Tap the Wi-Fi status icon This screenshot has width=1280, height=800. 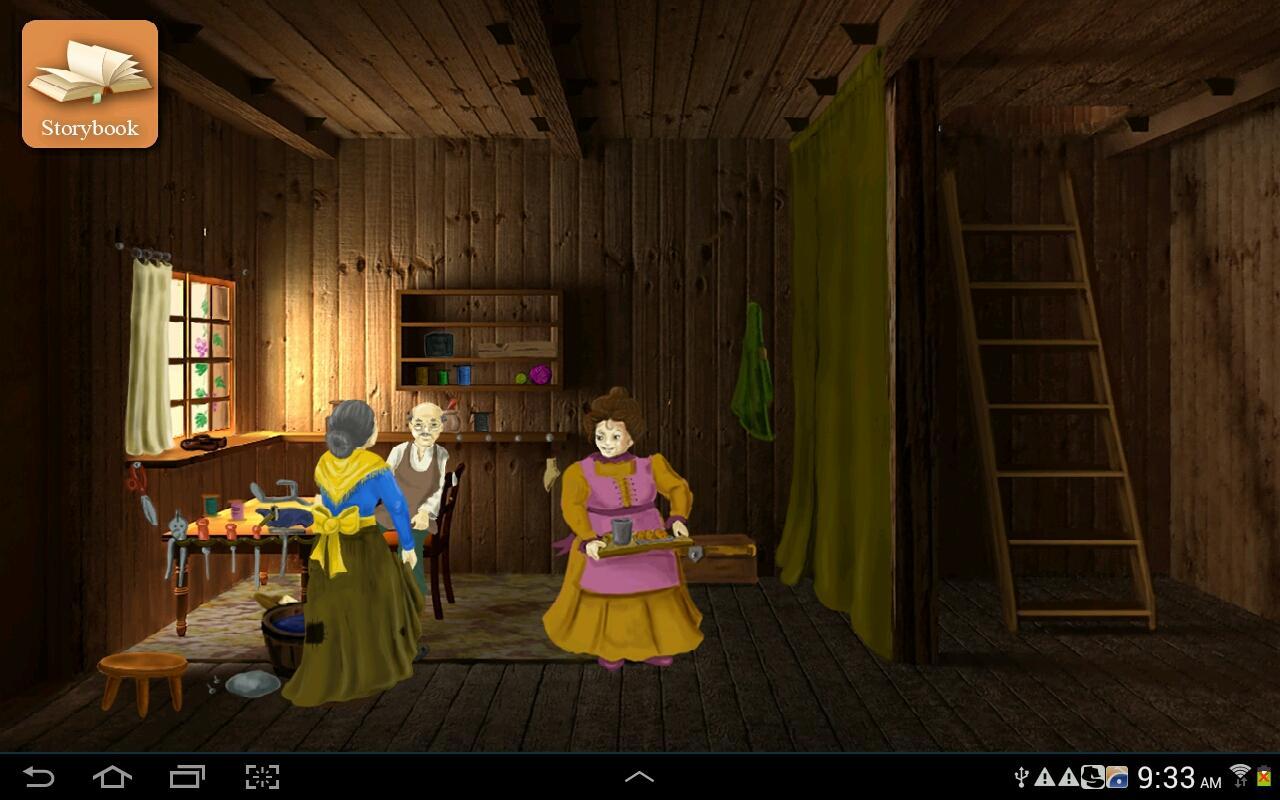[x=1238, y=773]
